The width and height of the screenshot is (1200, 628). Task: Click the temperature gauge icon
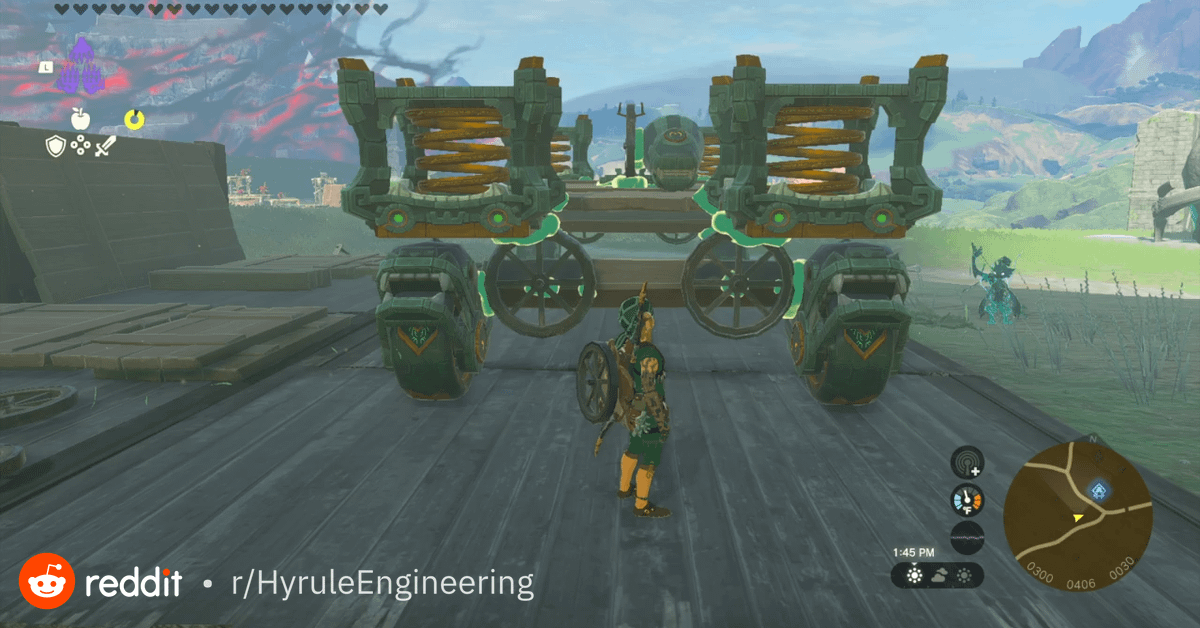[967, 500]
